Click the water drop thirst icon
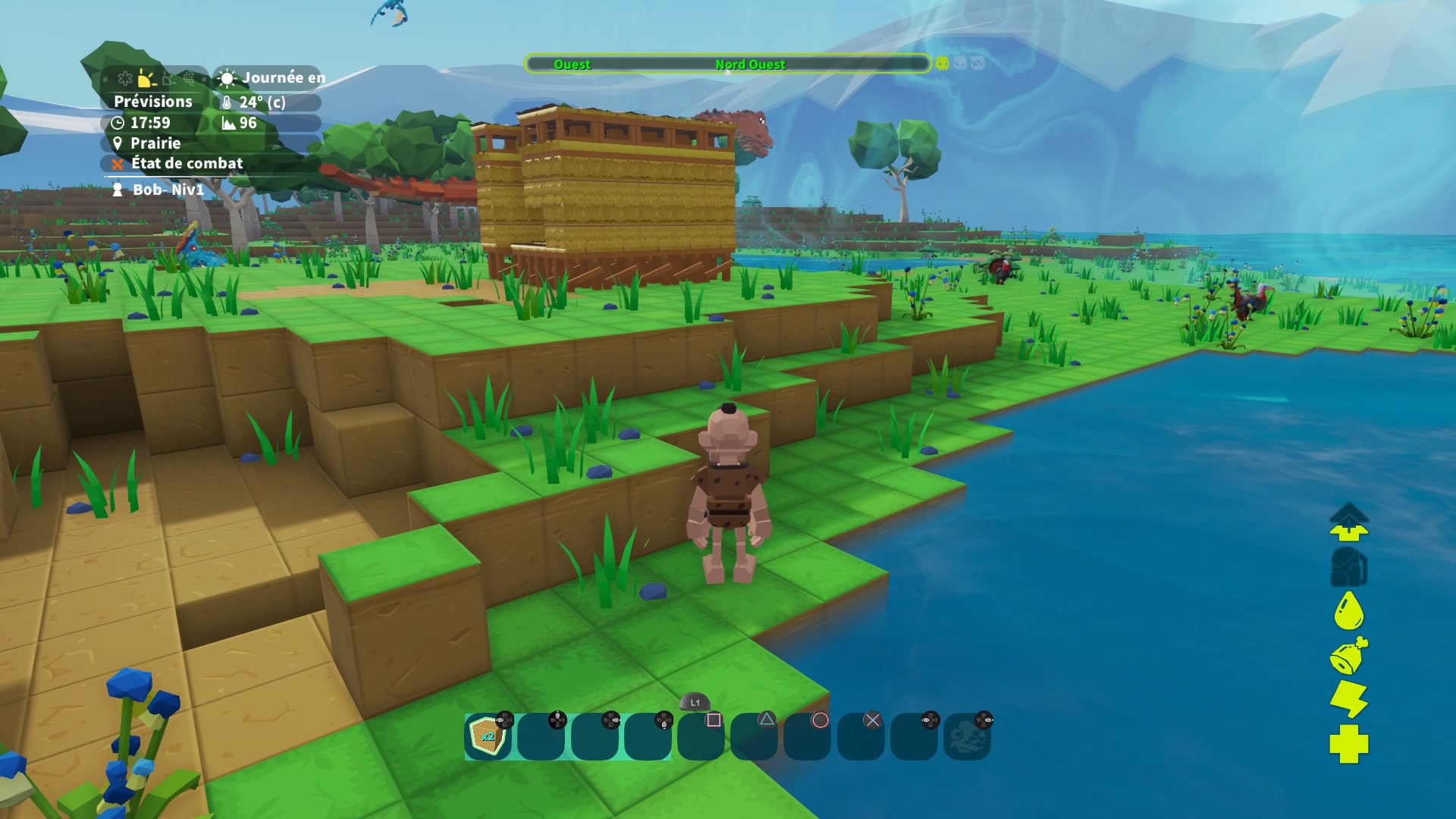The height and width of the screenshot is (819, 1456). coord(1348,610)
